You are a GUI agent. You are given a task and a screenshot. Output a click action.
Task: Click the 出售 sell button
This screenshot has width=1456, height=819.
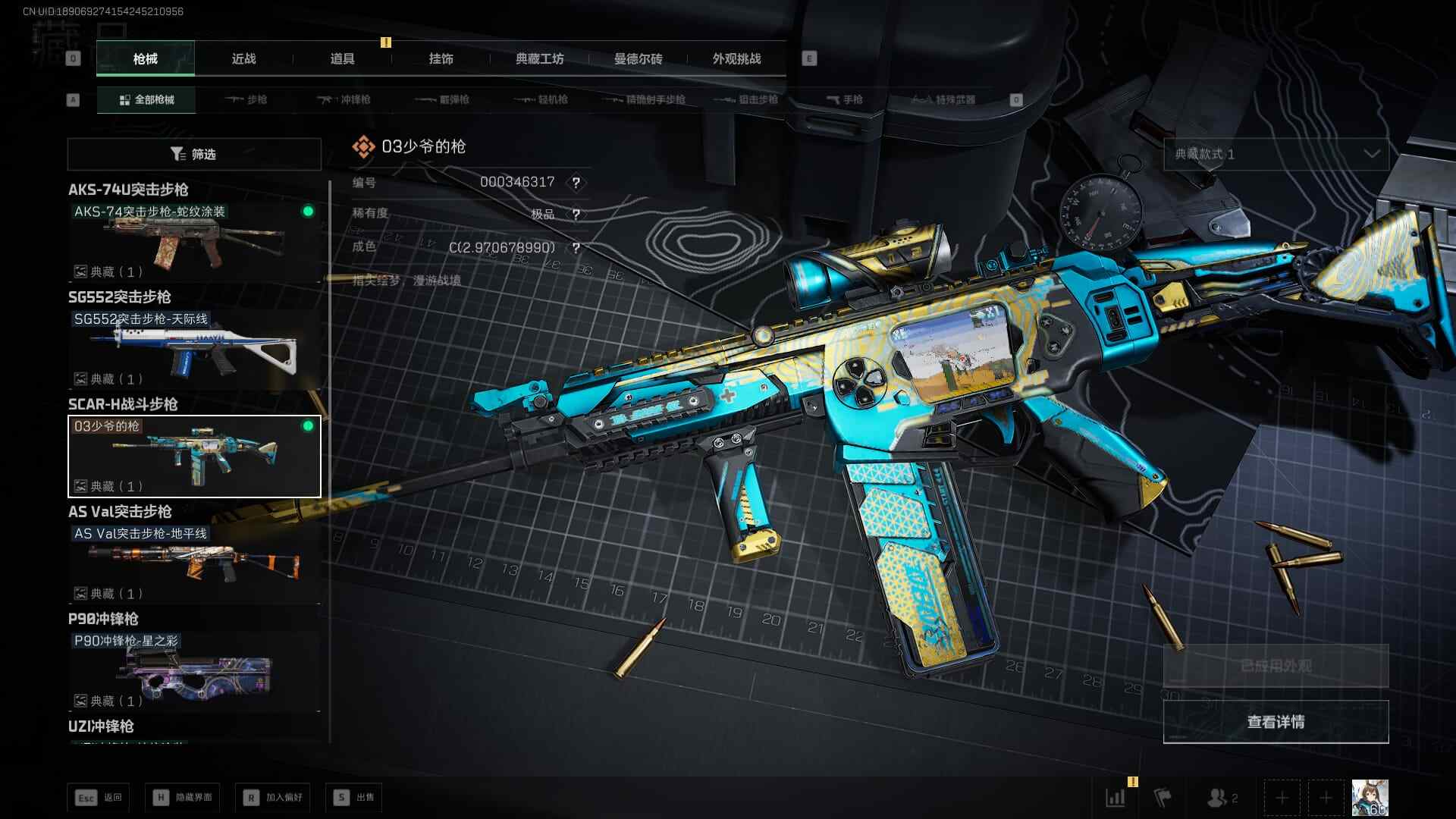[354, 798]
